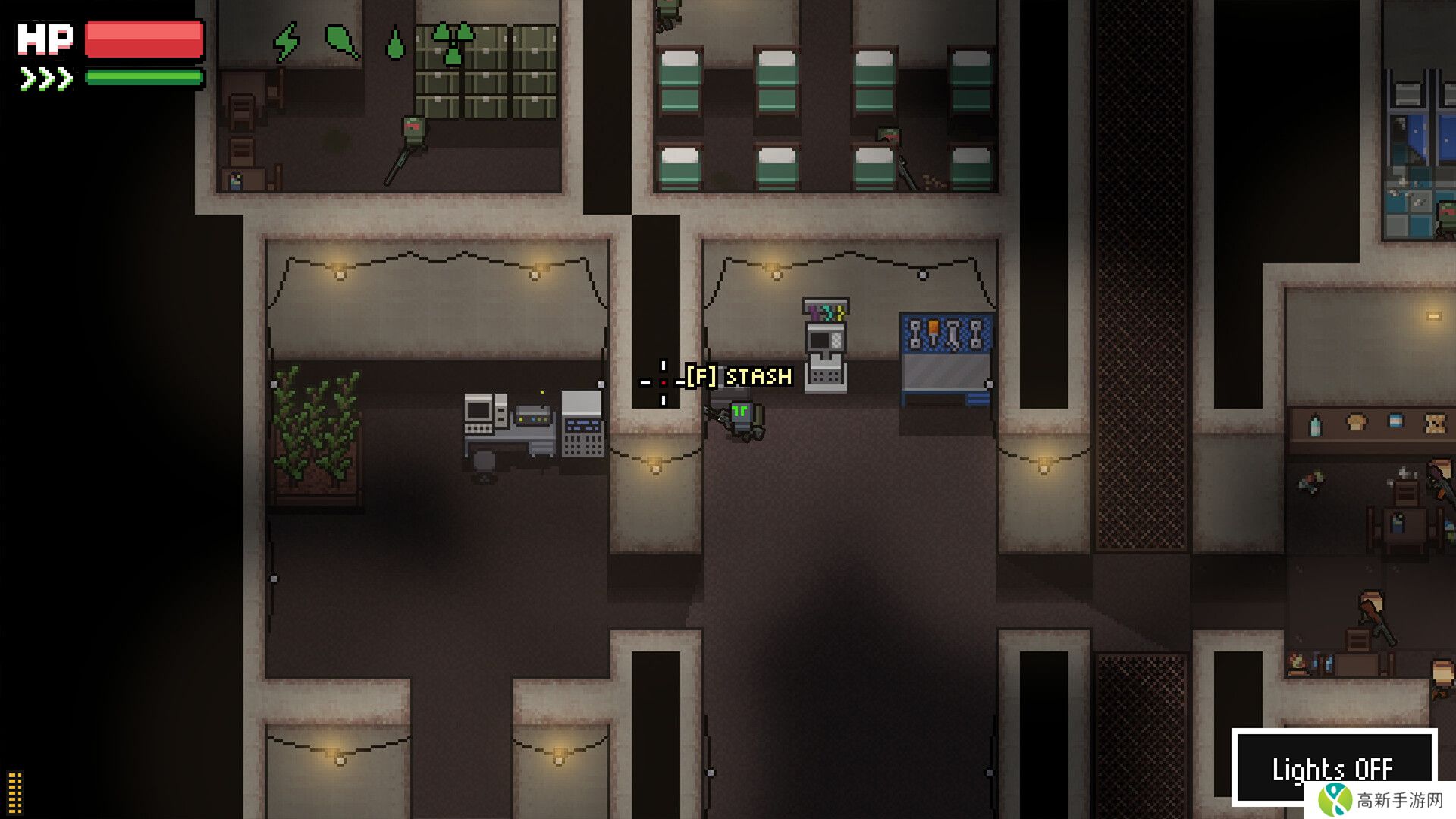Select the drumstick hunger status icon
1456x819 pixels.
(341, 40)
